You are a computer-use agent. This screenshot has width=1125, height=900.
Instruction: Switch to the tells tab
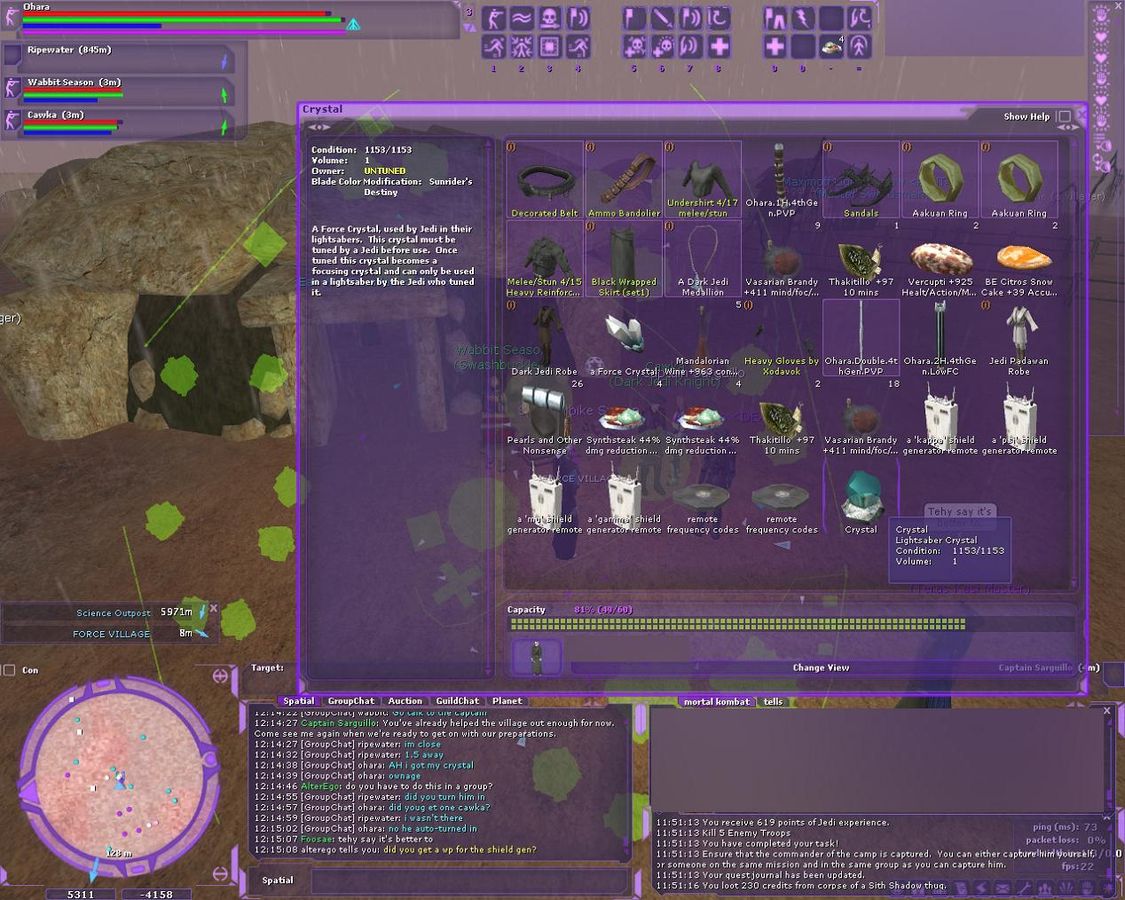point(773,701)
